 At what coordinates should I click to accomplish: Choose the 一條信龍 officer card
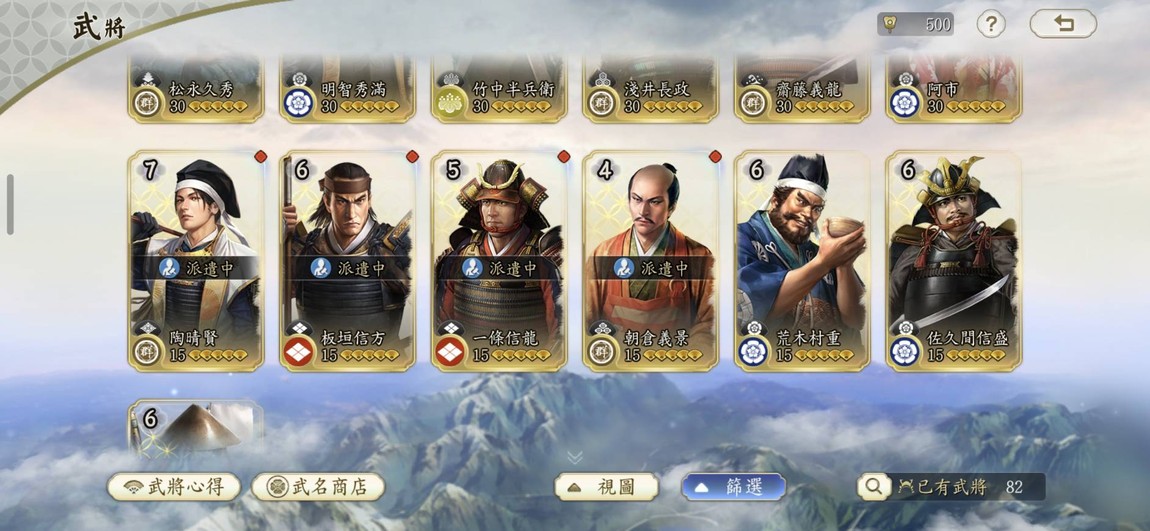point(500,260)
